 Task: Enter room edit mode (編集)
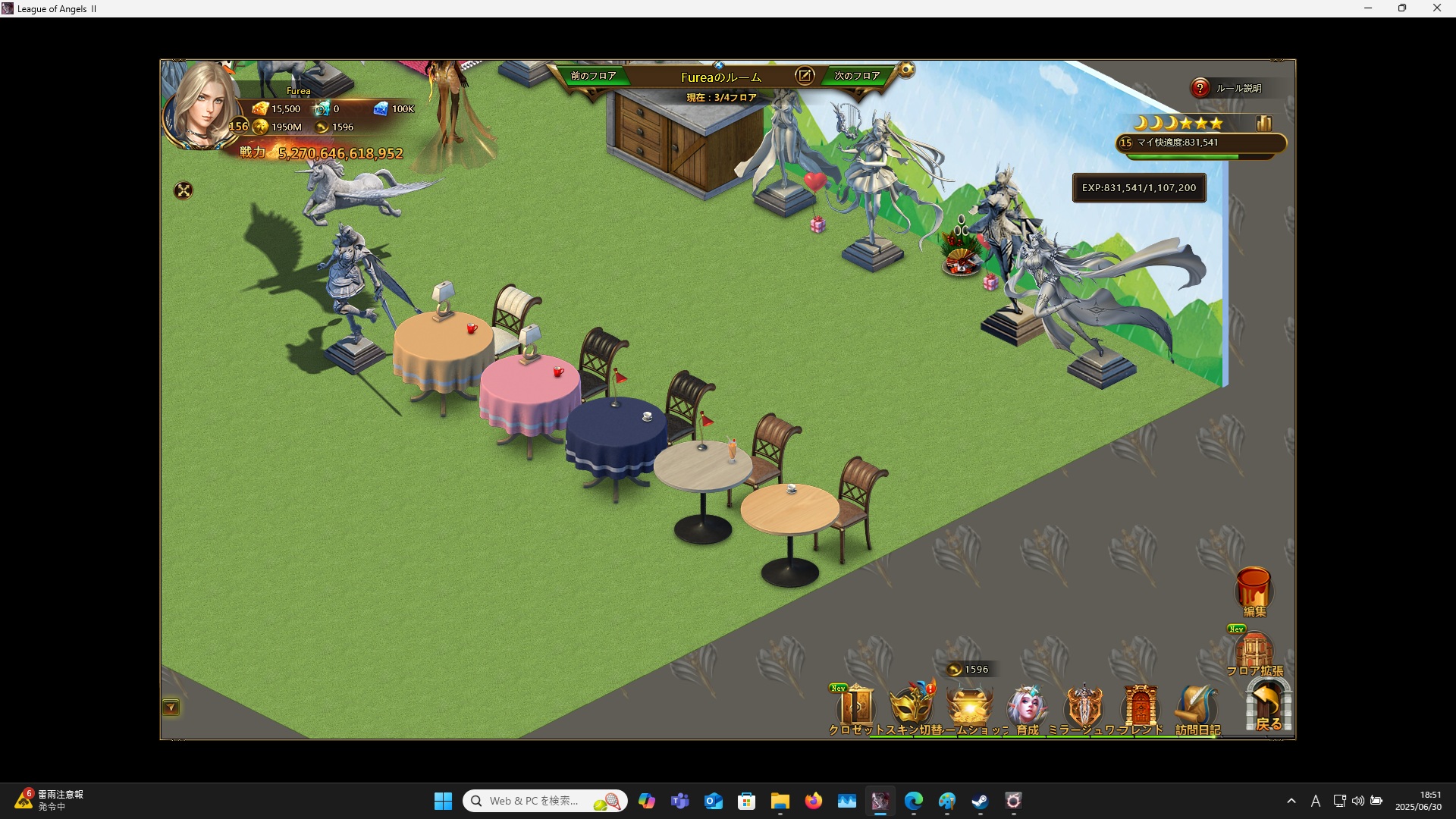[x=1254, y=591]
